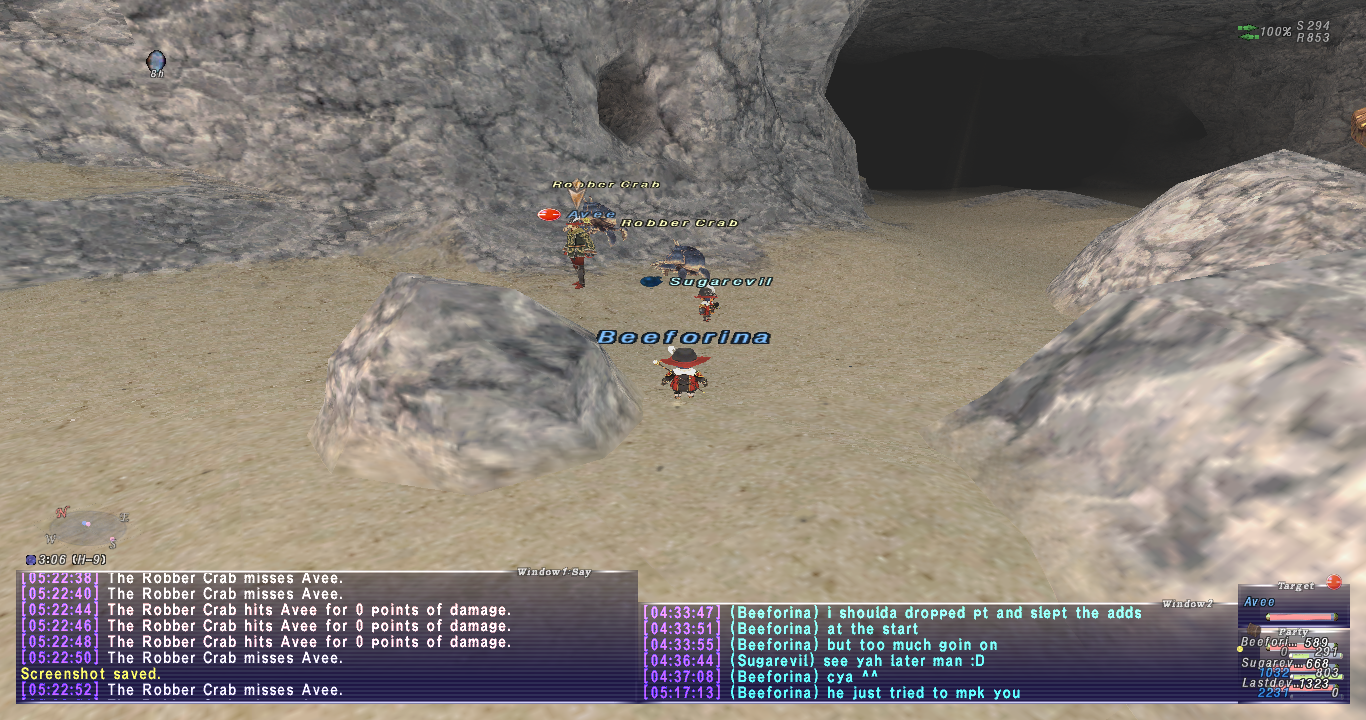This screenshot has width=1366, height=720.
Task: Target Sugarevil by name label
Action: 720,282
